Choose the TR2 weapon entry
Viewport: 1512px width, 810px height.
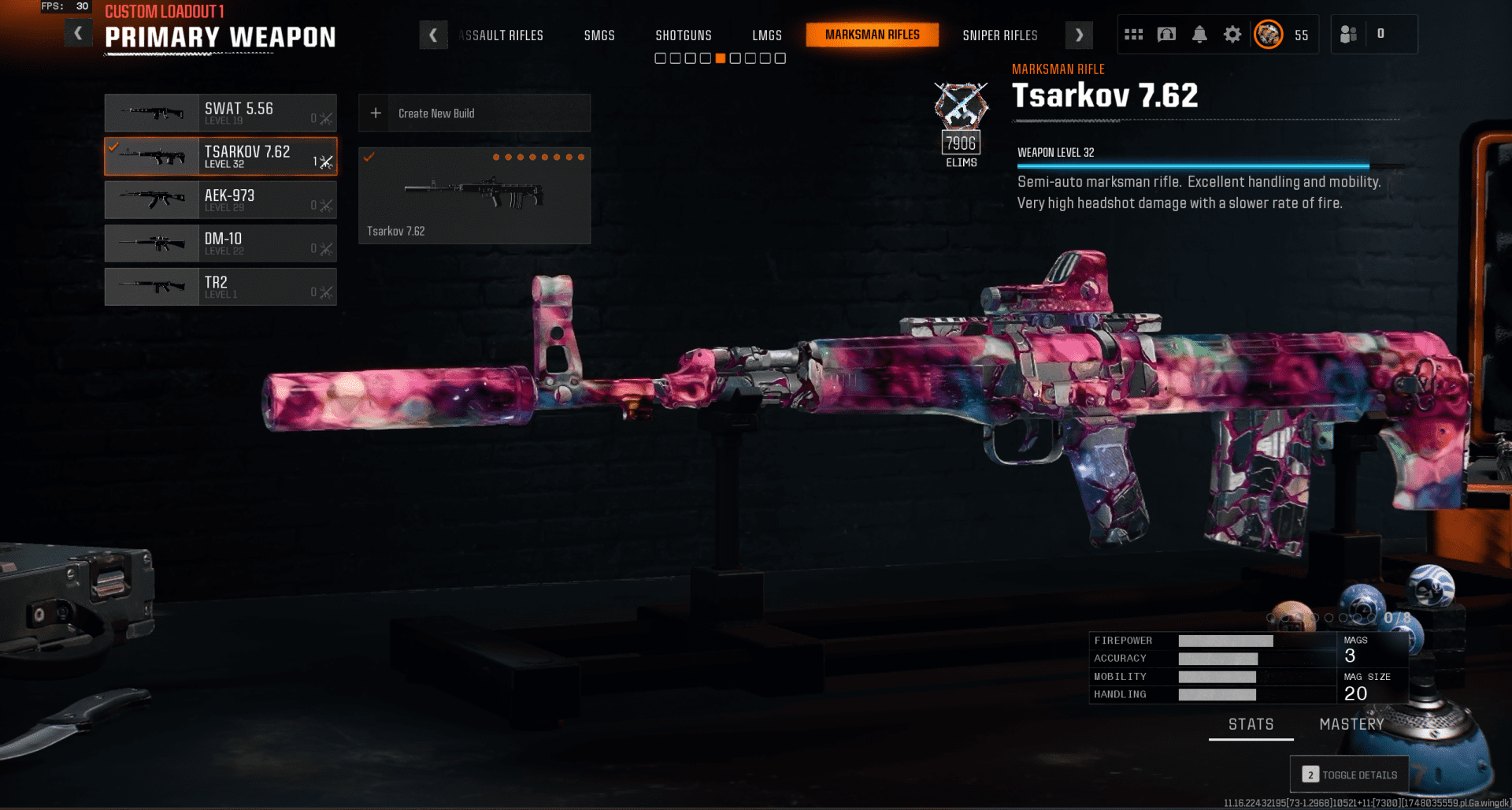pos(220,286)
